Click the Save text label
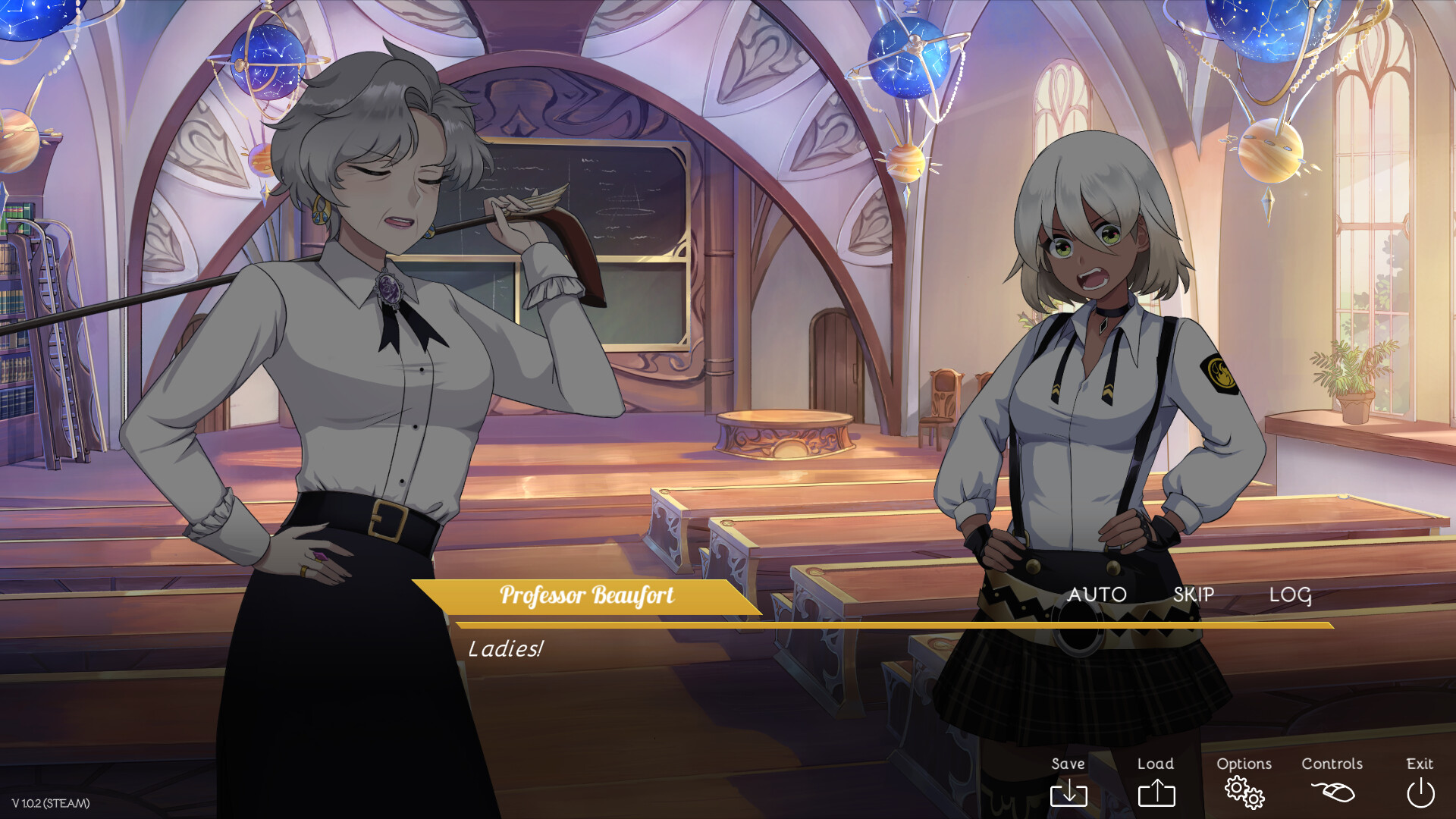The height and width of the screenshot is (819, 1456). coord(1068,764)
